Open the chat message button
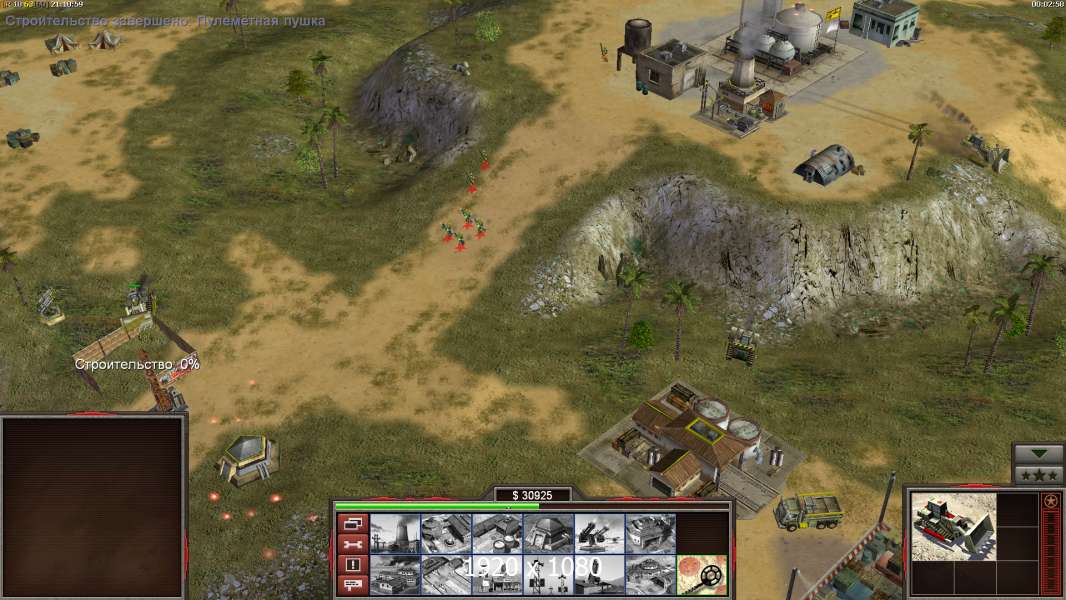The width and height of the screenshot is (1066, 600). pyautogui.click(x=352, y=585)
